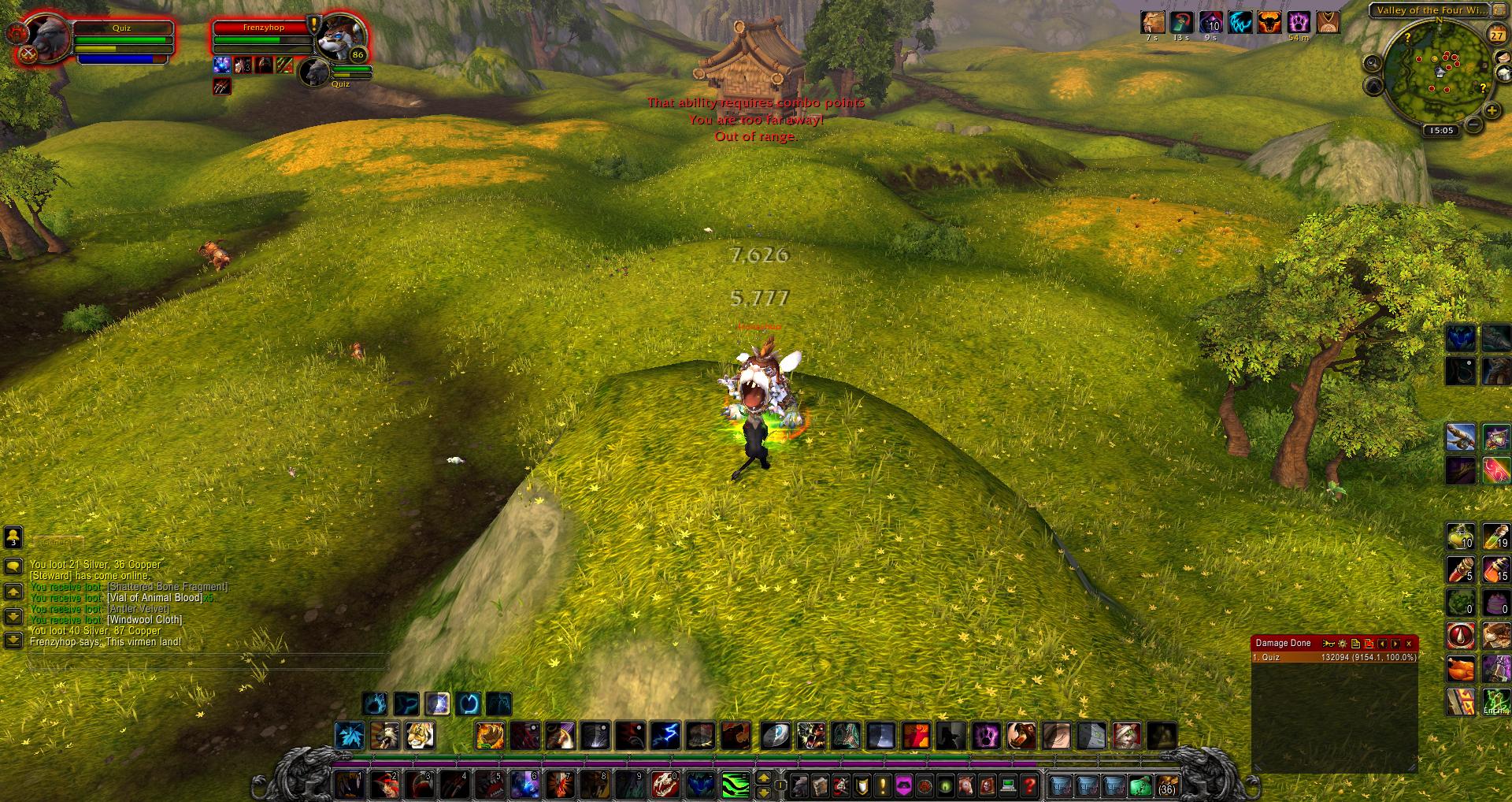Cast the blue lightning bolt ability
Image resolution: width=1512 pixels, height=802 pixels.
pyautogui.click(x=666, y=736)
